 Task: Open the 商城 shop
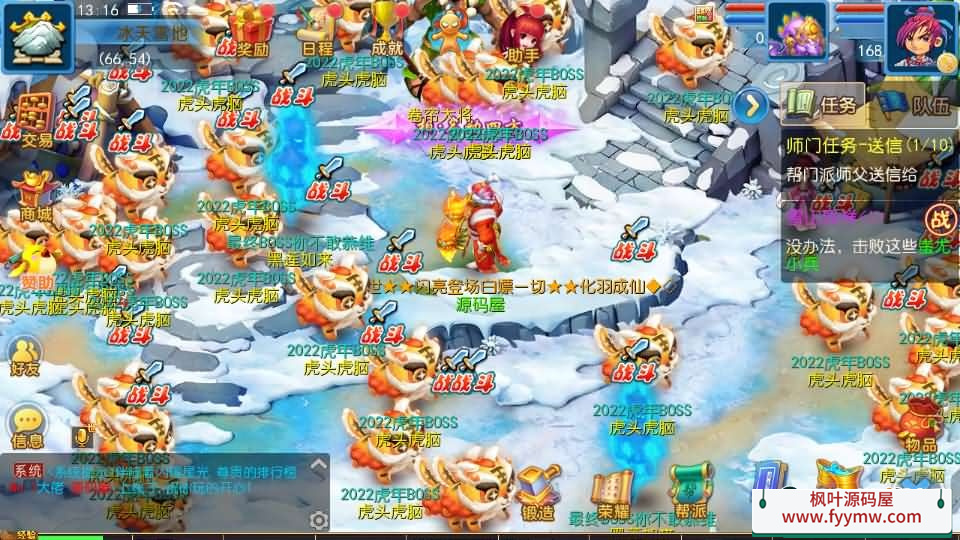pyautogui.click(x=36, y=194)
